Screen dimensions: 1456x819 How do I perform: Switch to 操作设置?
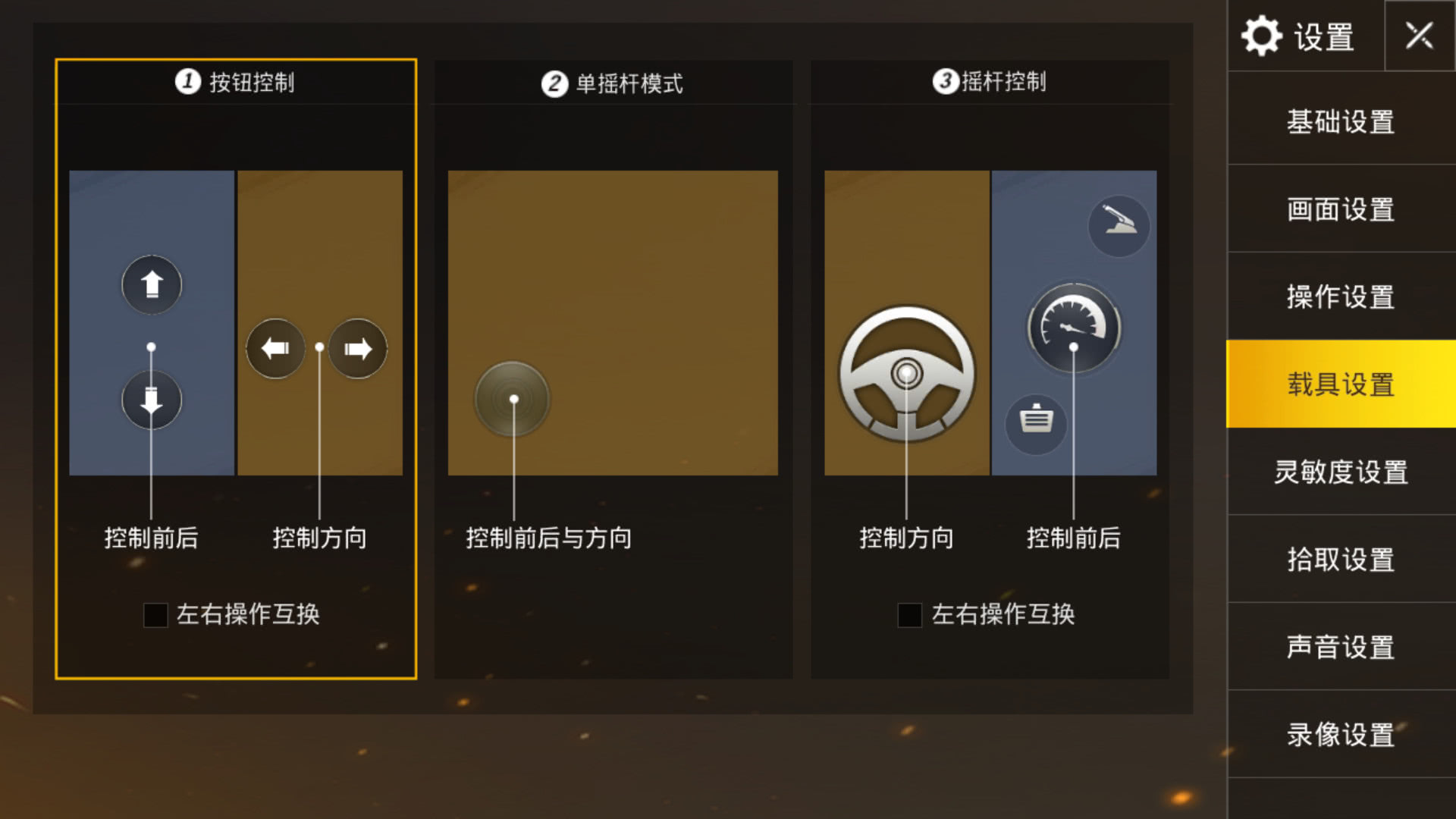coord(1338,298)
